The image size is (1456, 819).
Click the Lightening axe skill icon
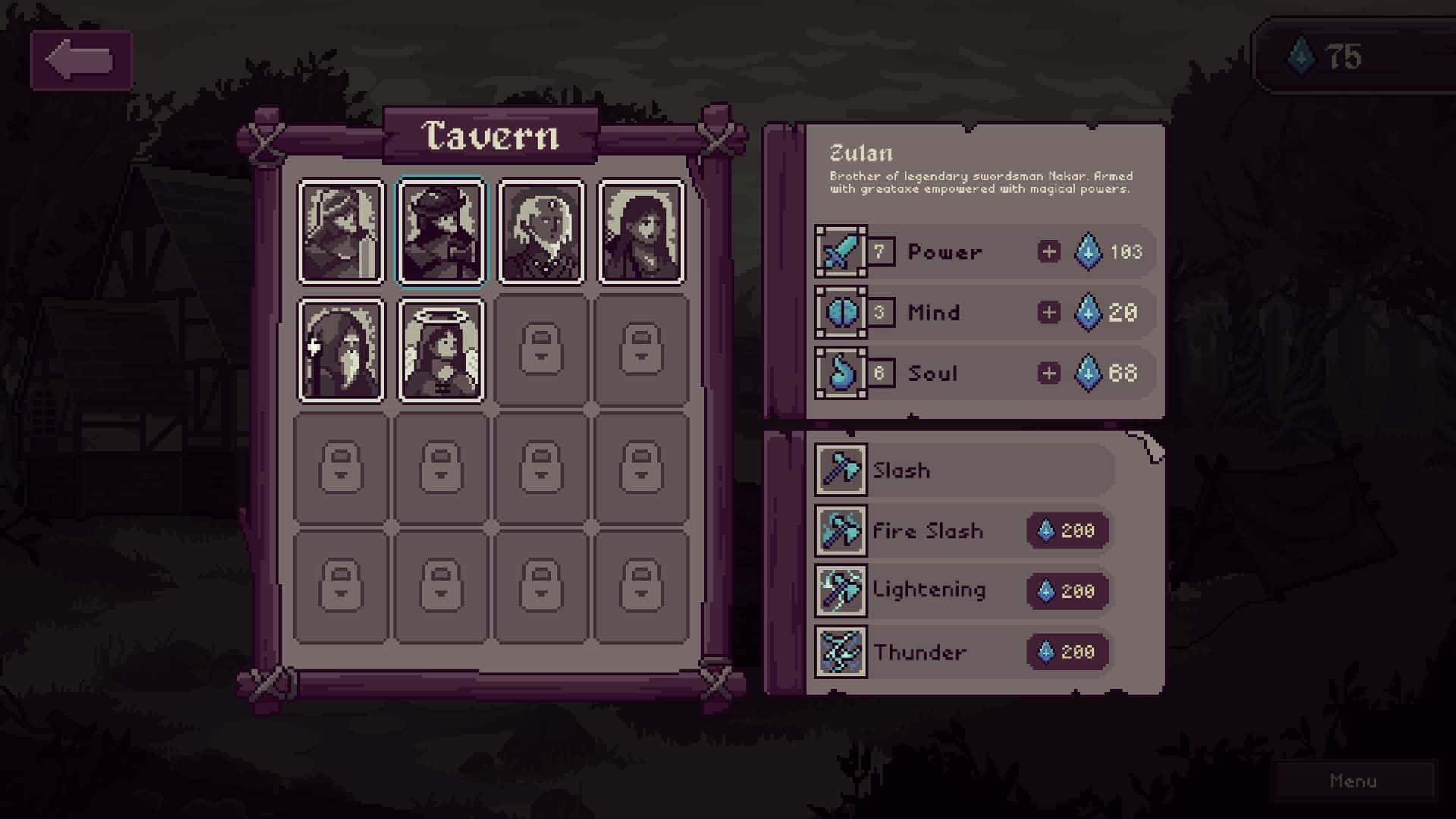tap(842, 591)
